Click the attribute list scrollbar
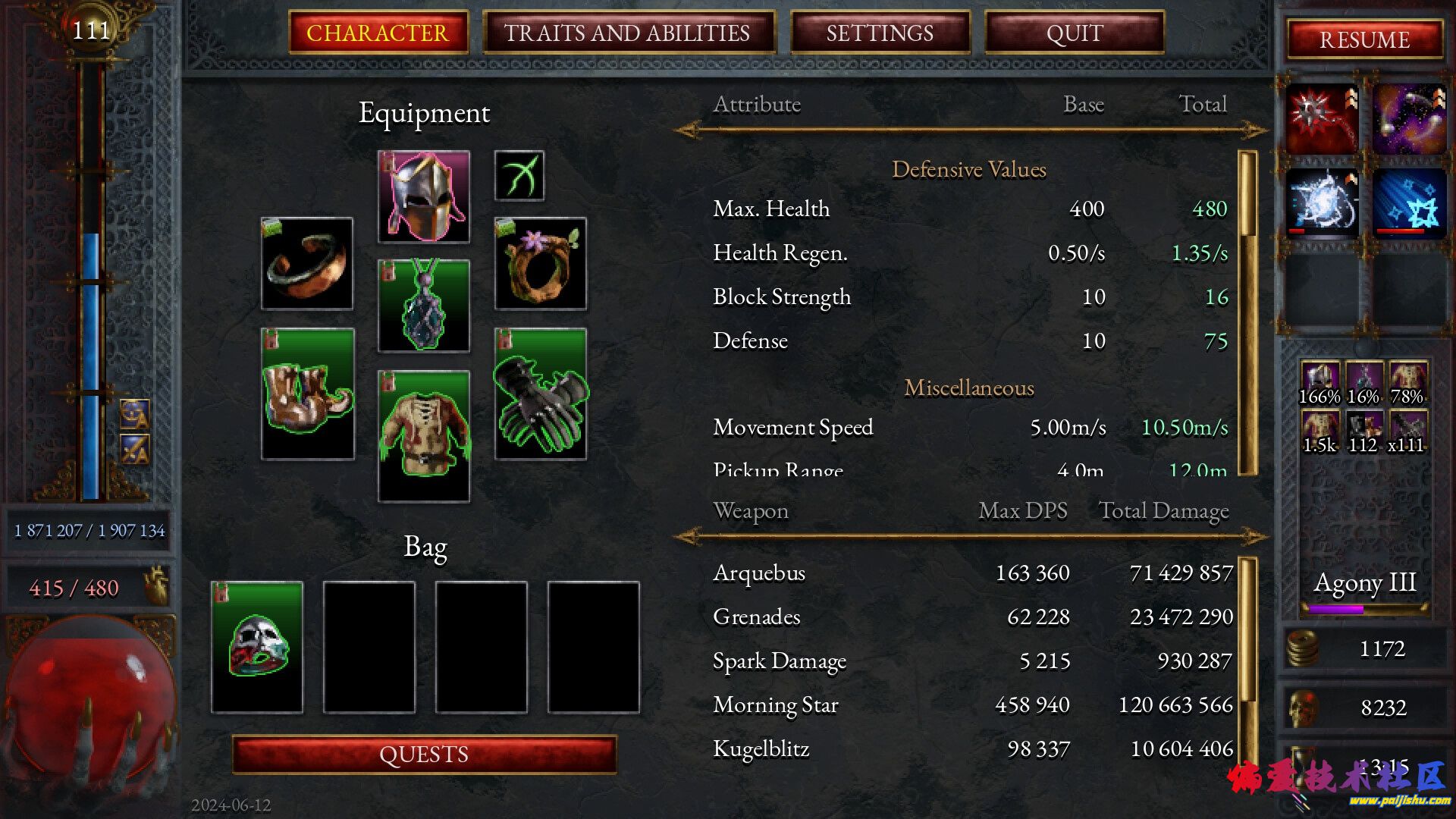 point(1247,312)
